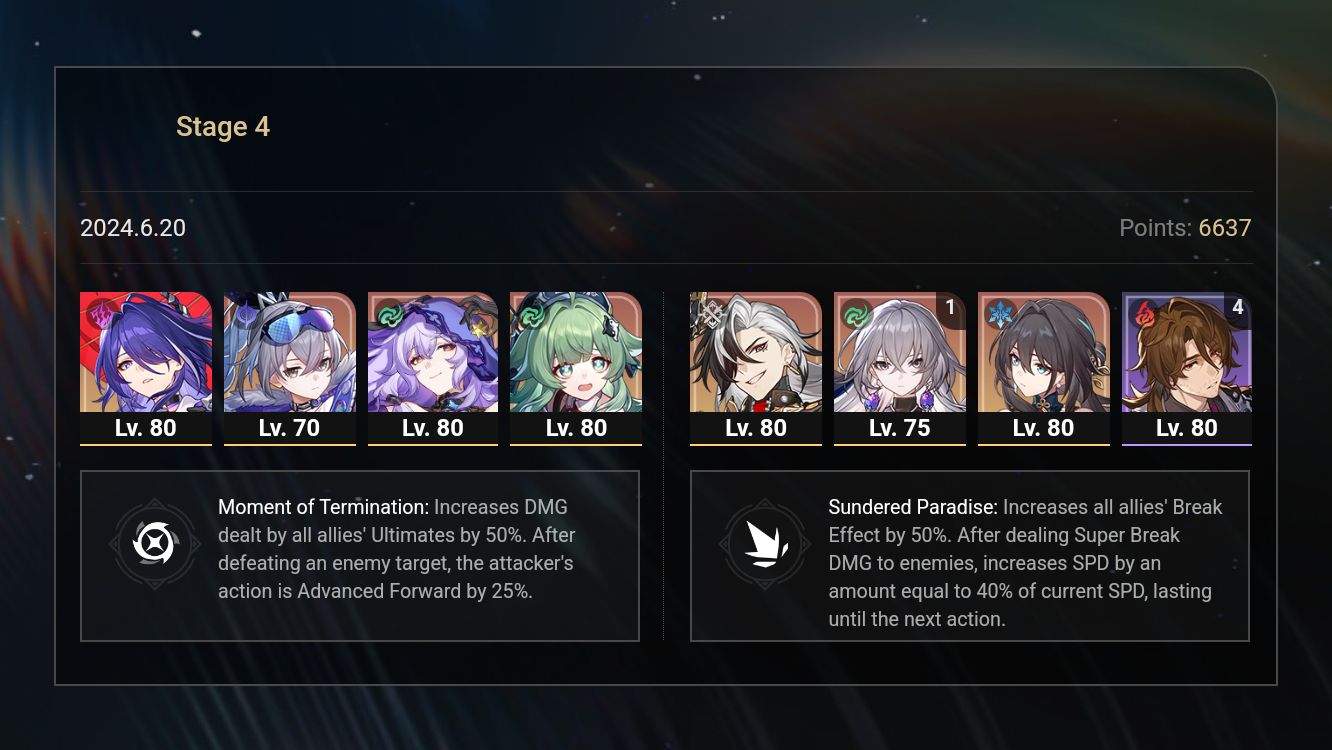Screen dimensions: 1332x750
Task: Click the 2024.6.20 date label
Action: tap(133, 228)
